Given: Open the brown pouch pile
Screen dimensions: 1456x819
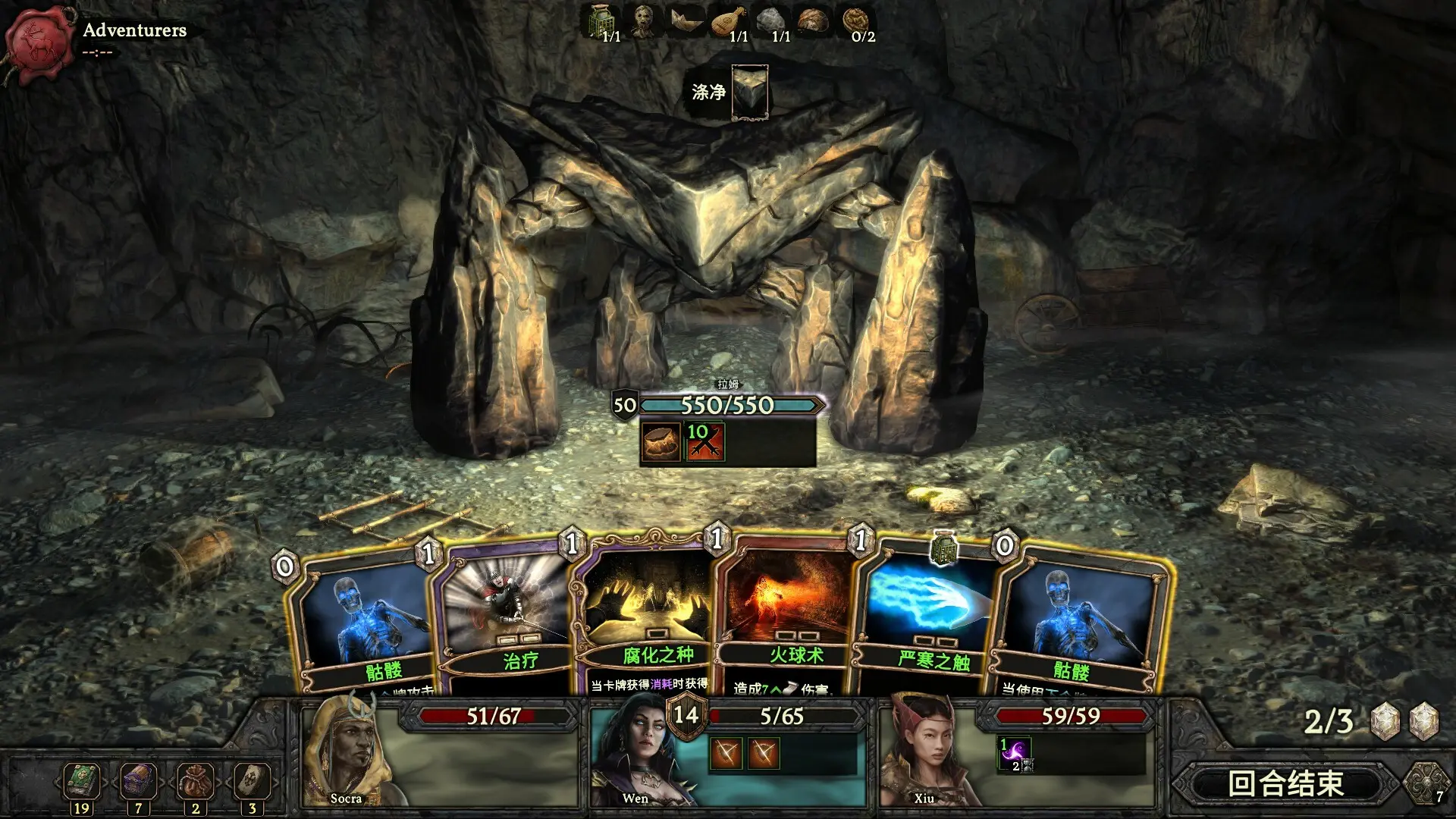Looking at the screenshot, I should pyautogui.click(x=195, y=780).
